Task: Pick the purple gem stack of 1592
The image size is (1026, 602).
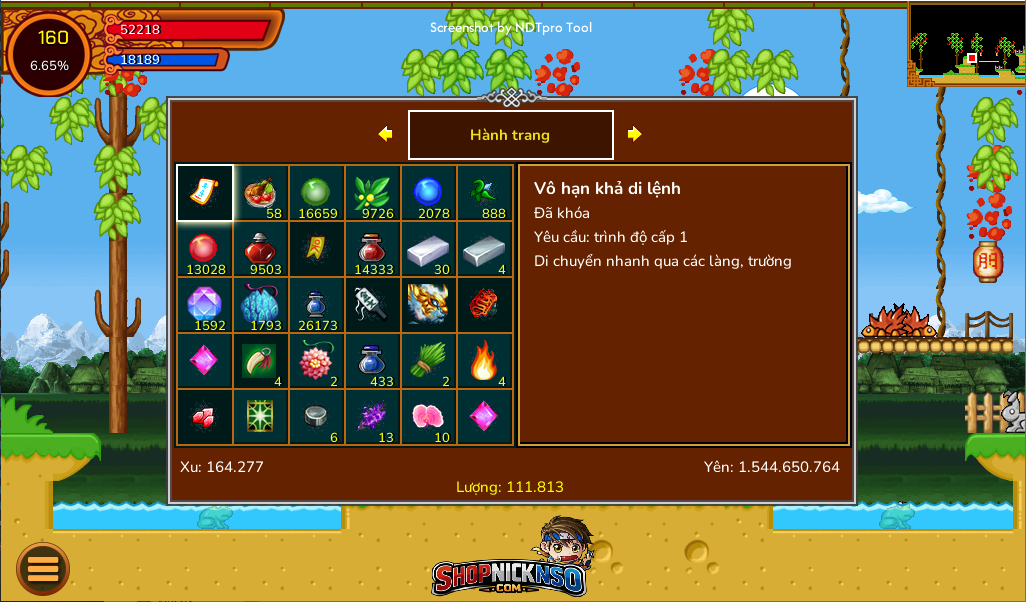Action: coord(205,305)
